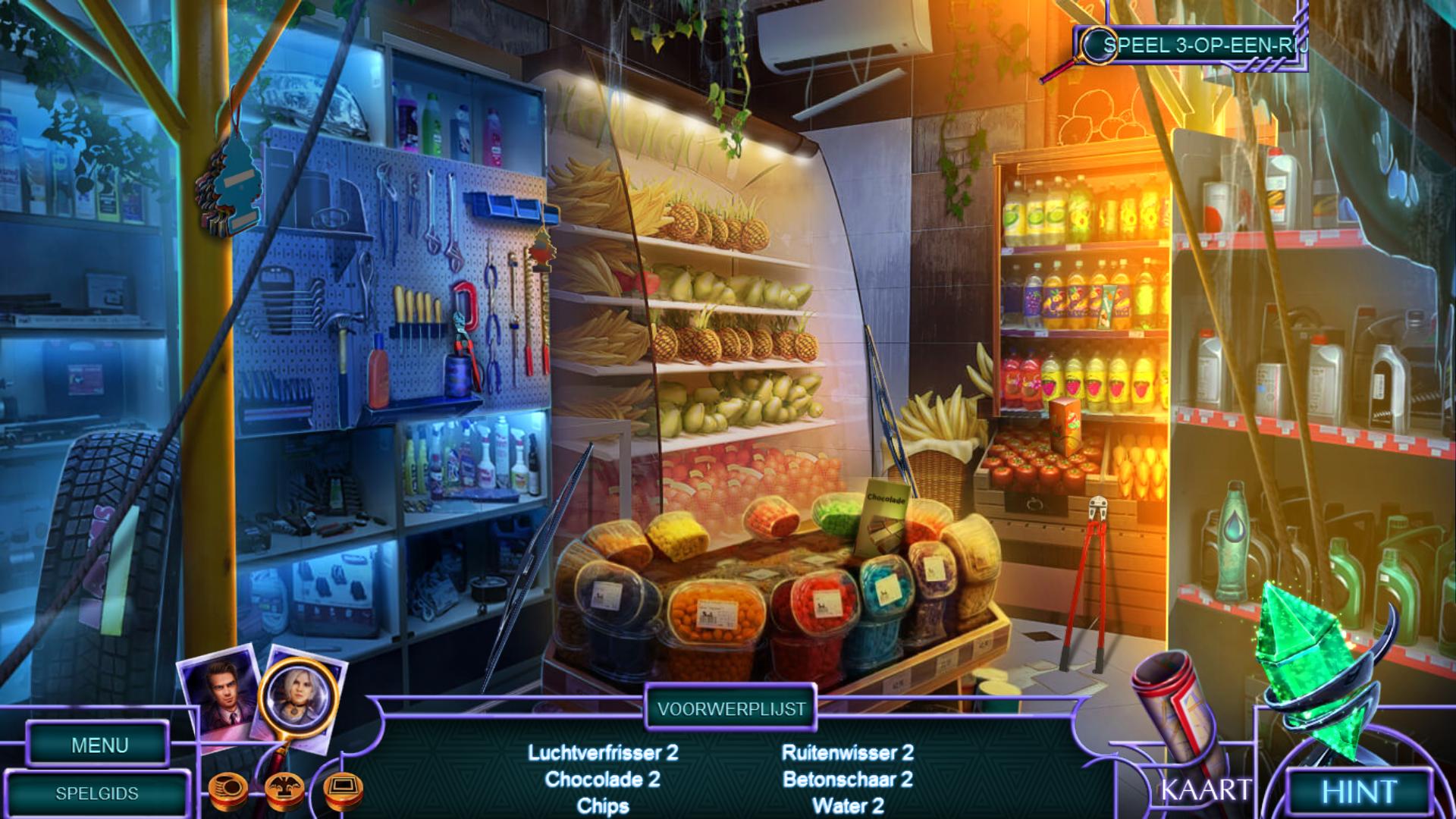1456x819 pixels.
Task: Open the MENU button
Action: (x=99, y=745)
